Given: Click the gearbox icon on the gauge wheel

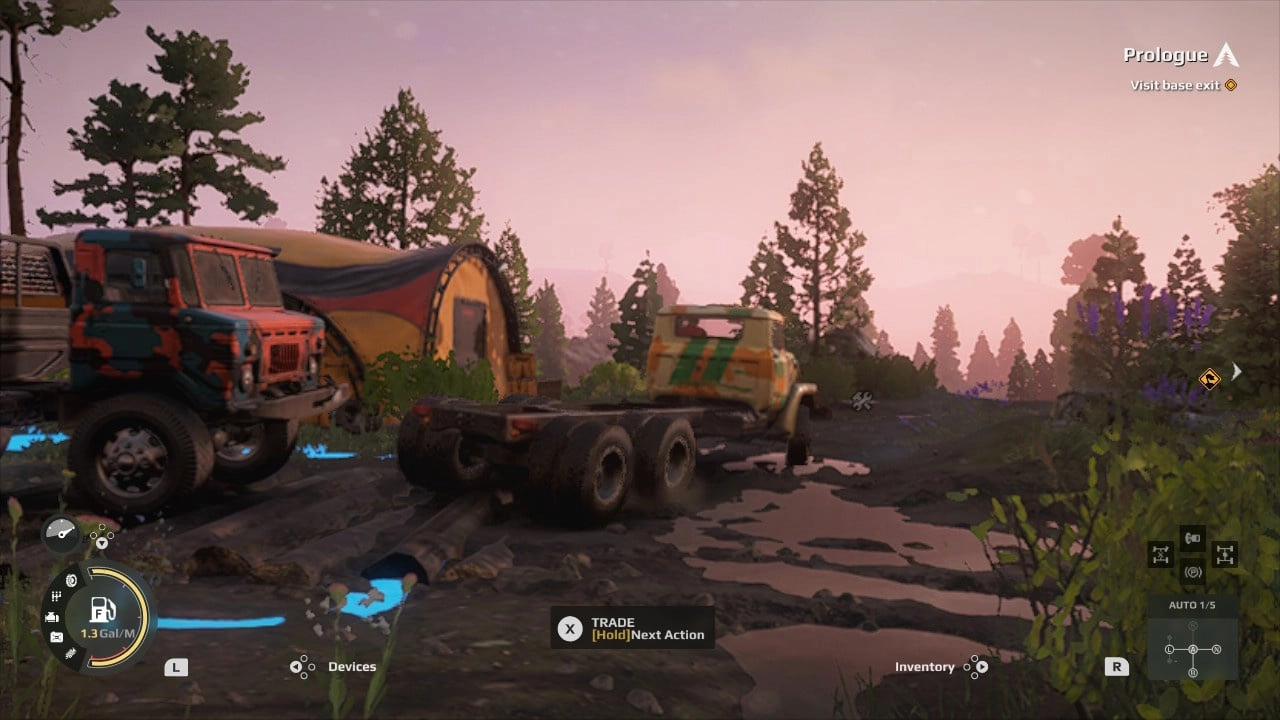Looking at the screenshot, I should click(x=56, y=596).
